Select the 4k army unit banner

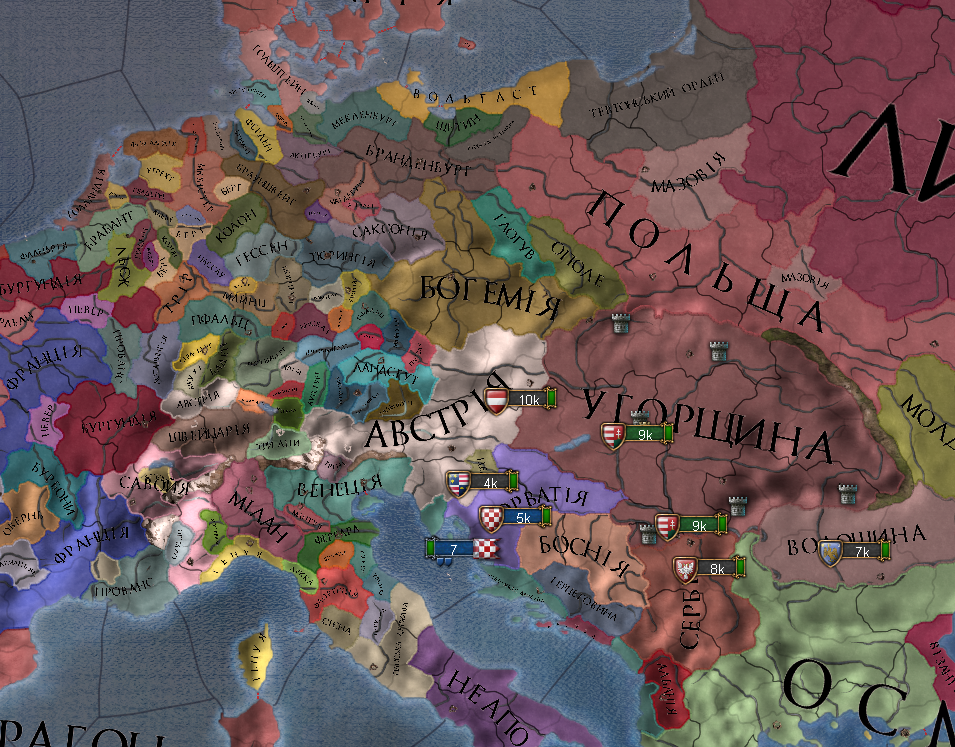[x=481, y=483]
